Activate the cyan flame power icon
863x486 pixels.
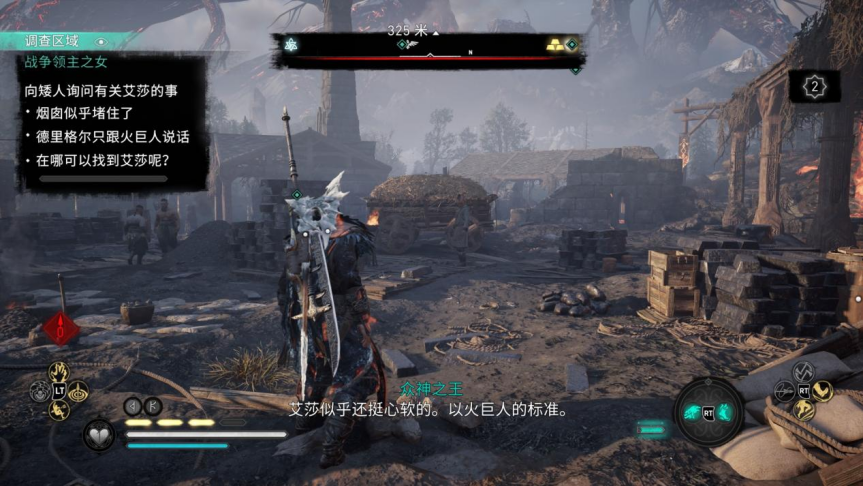[725, 411]
